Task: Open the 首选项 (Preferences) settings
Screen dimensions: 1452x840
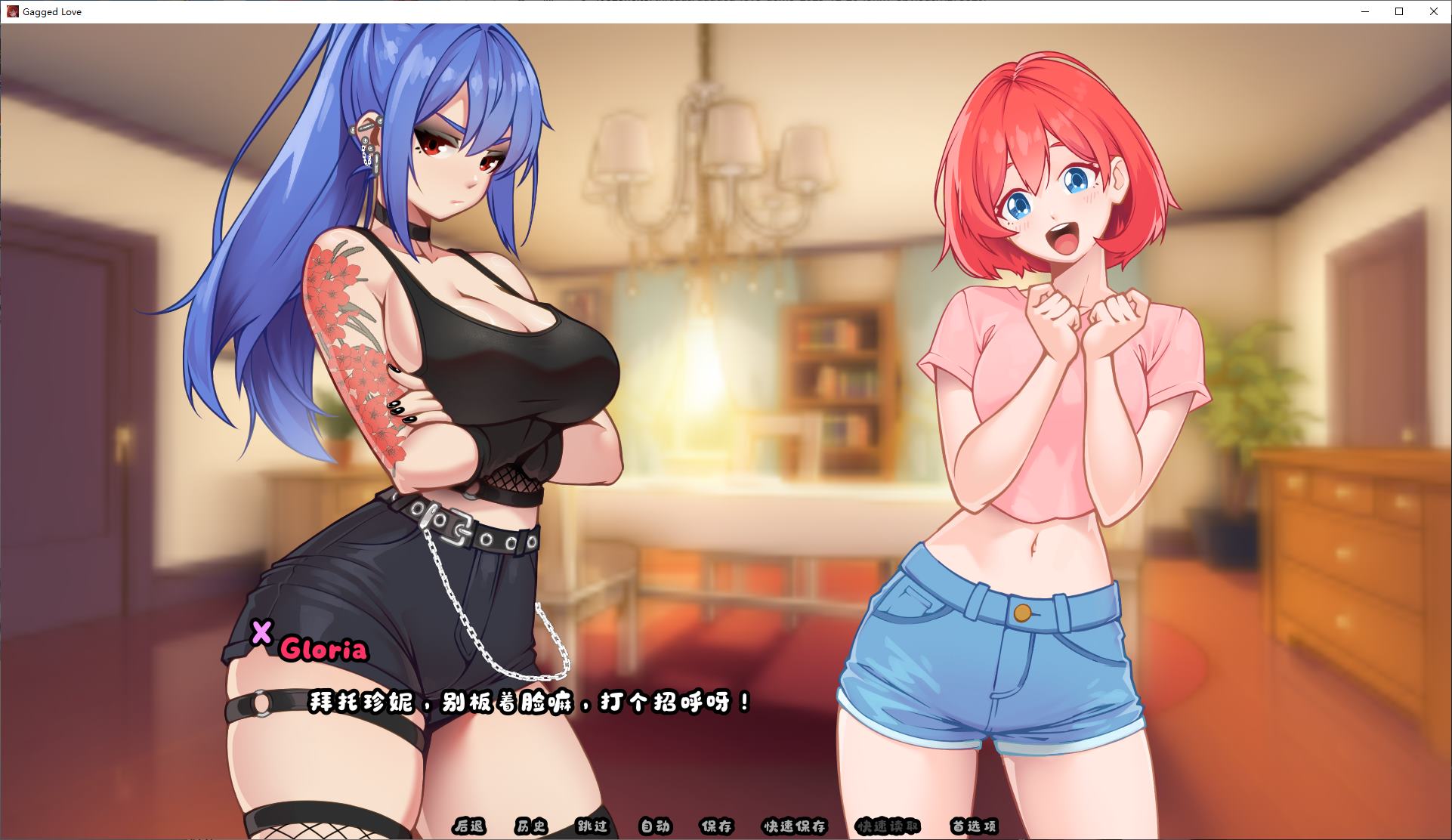Action: coord(973,827)
